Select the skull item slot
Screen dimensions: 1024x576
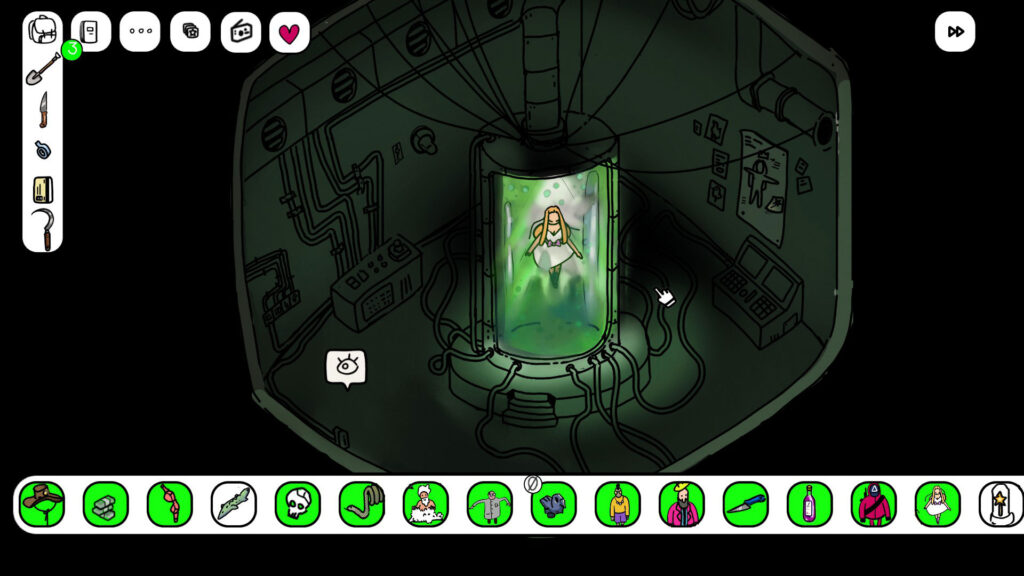click(298, 504)
